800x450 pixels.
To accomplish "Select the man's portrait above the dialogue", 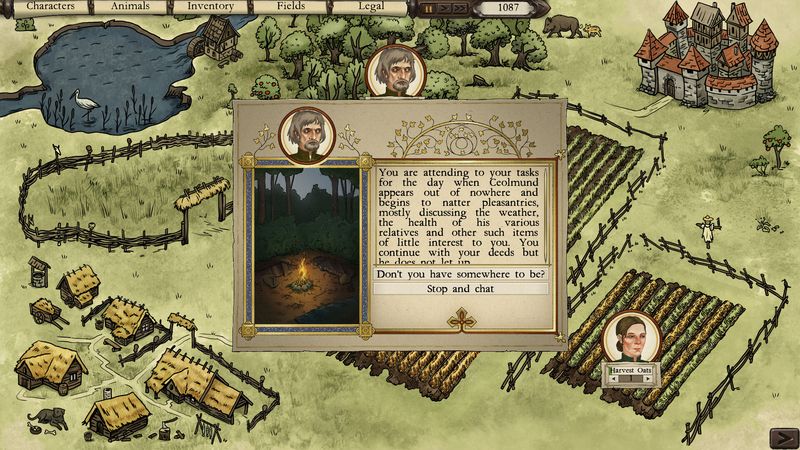I will 396,72.
